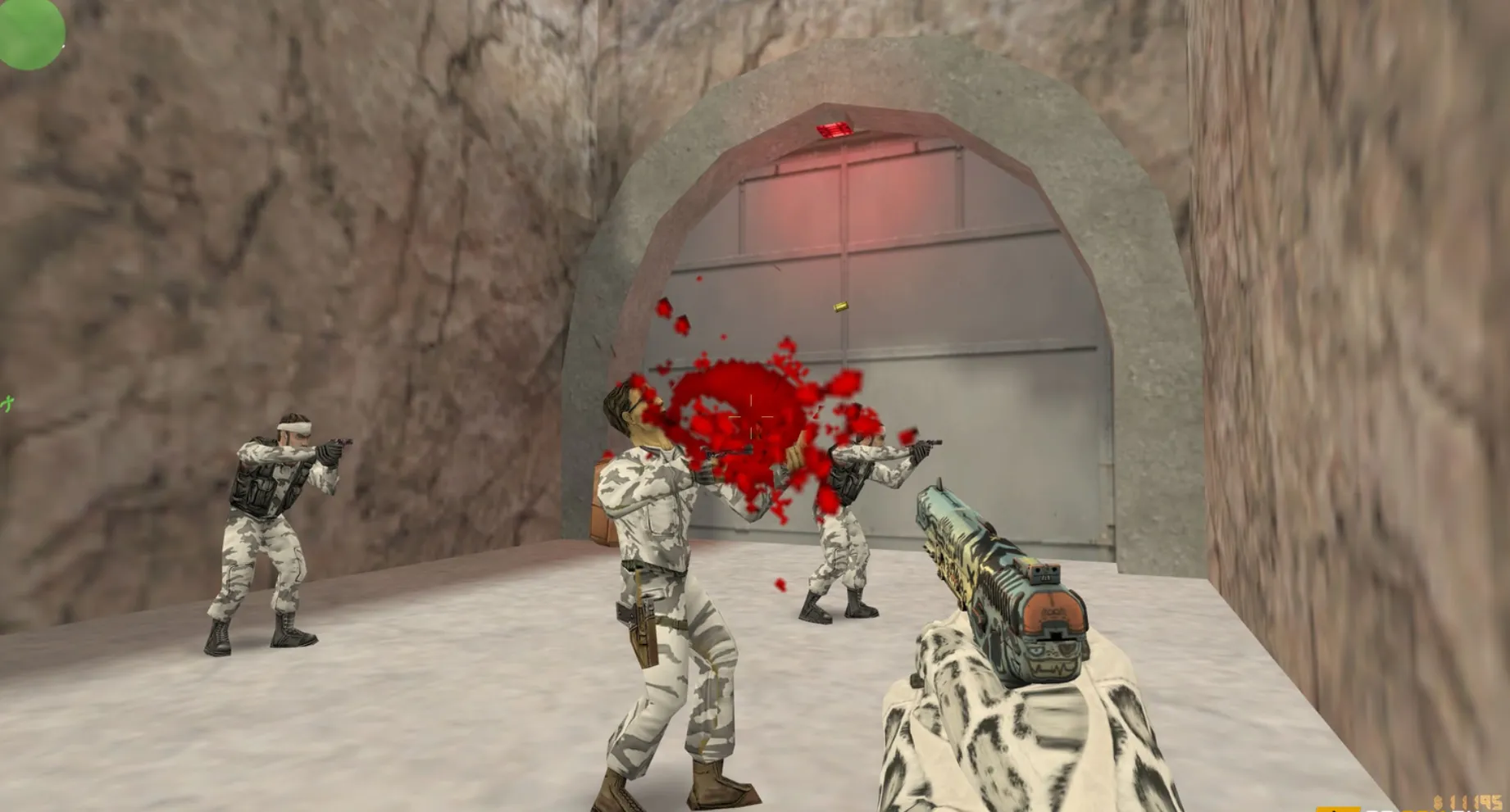Click the green radar minimap
The height and width of the screenshot is (812, 1510).
(x=30, y=31)
